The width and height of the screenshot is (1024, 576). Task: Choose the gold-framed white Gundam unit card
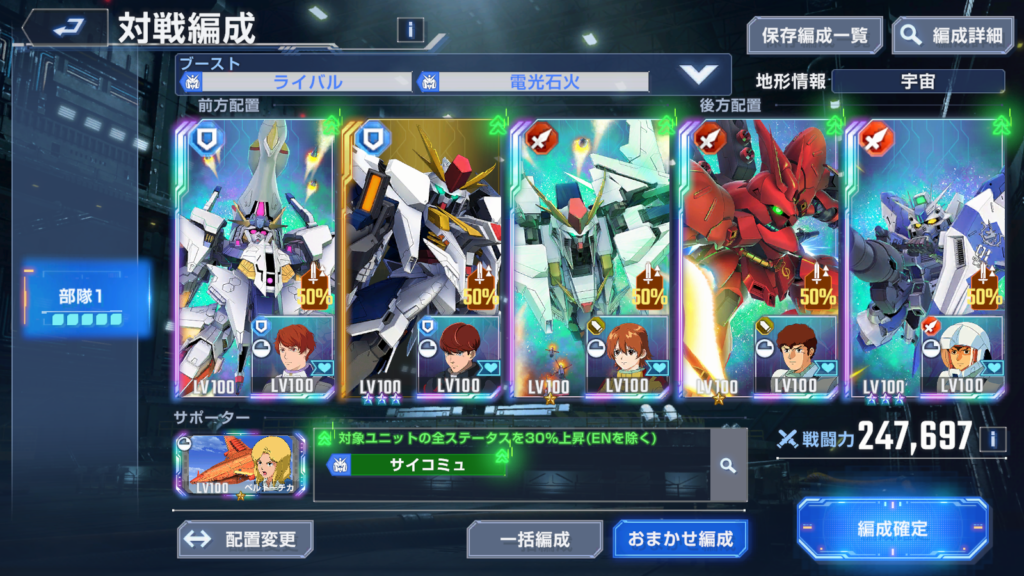pyautogui.click(x=421, y=258)
